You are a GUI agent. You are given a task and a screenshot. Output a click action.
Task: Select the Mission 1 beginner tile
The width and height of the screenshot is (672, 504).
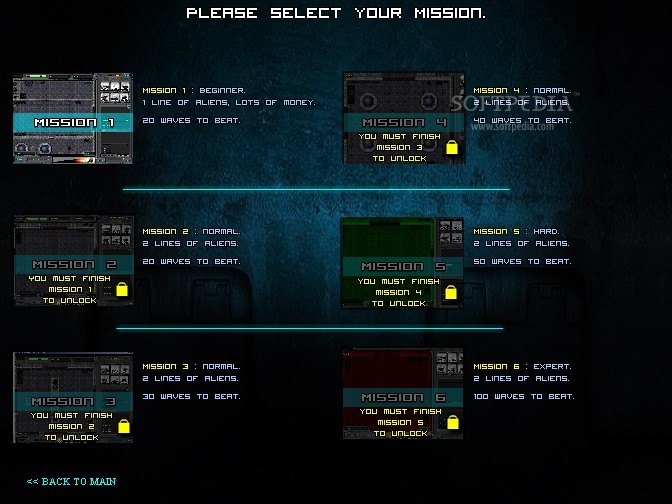coord(73,119)
